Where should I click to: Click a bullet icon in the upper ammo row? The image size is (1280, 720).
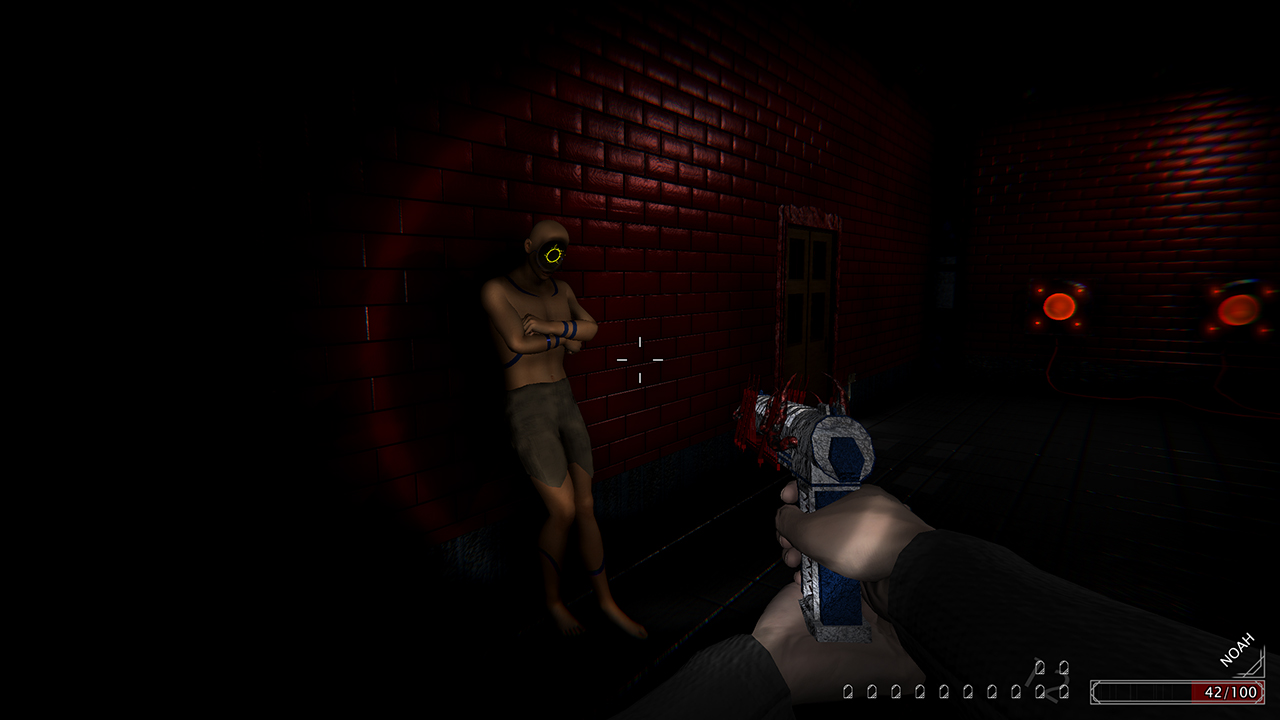[x=1041, y=665]
